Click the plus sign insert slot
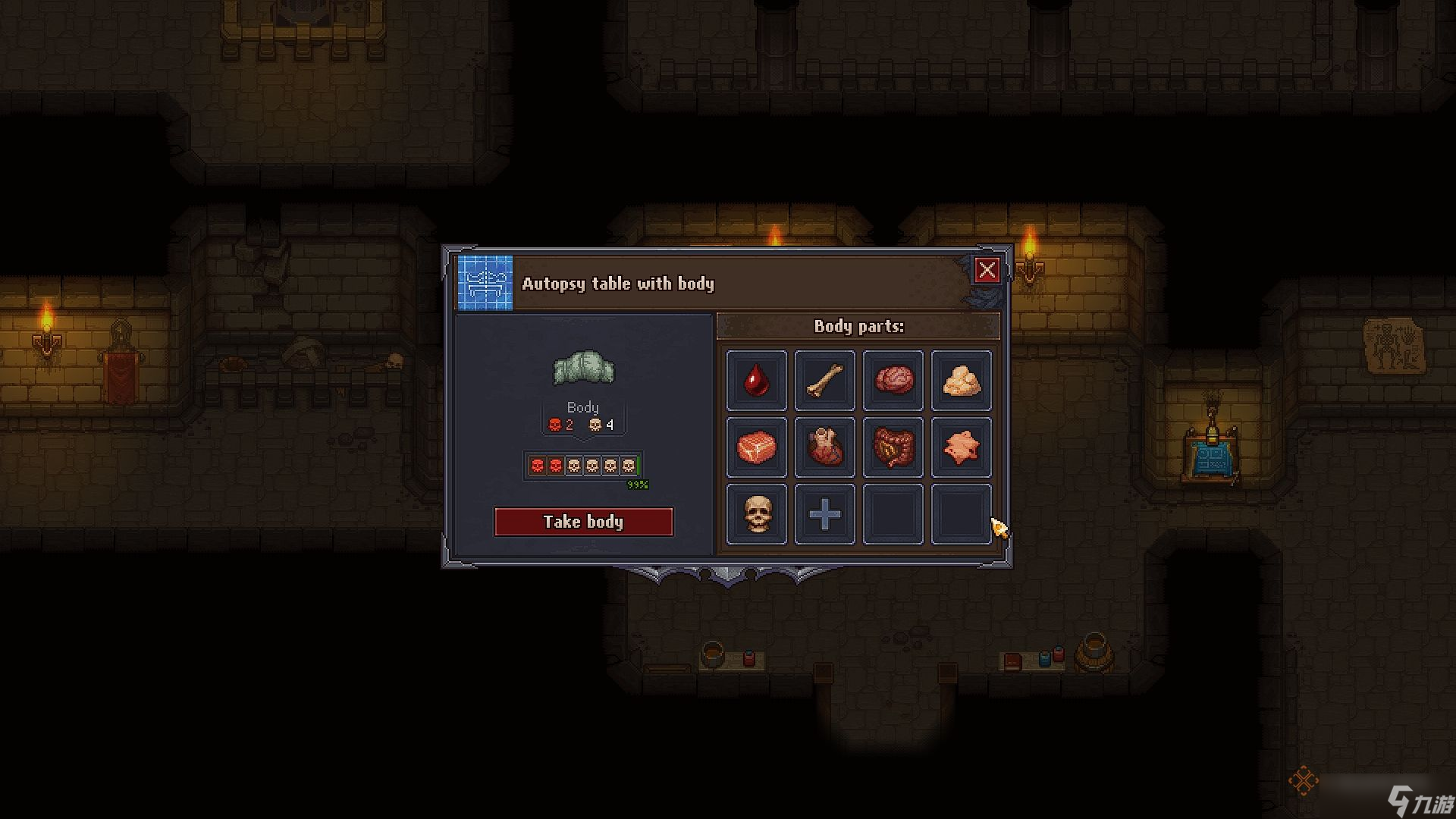 (824, 515)
